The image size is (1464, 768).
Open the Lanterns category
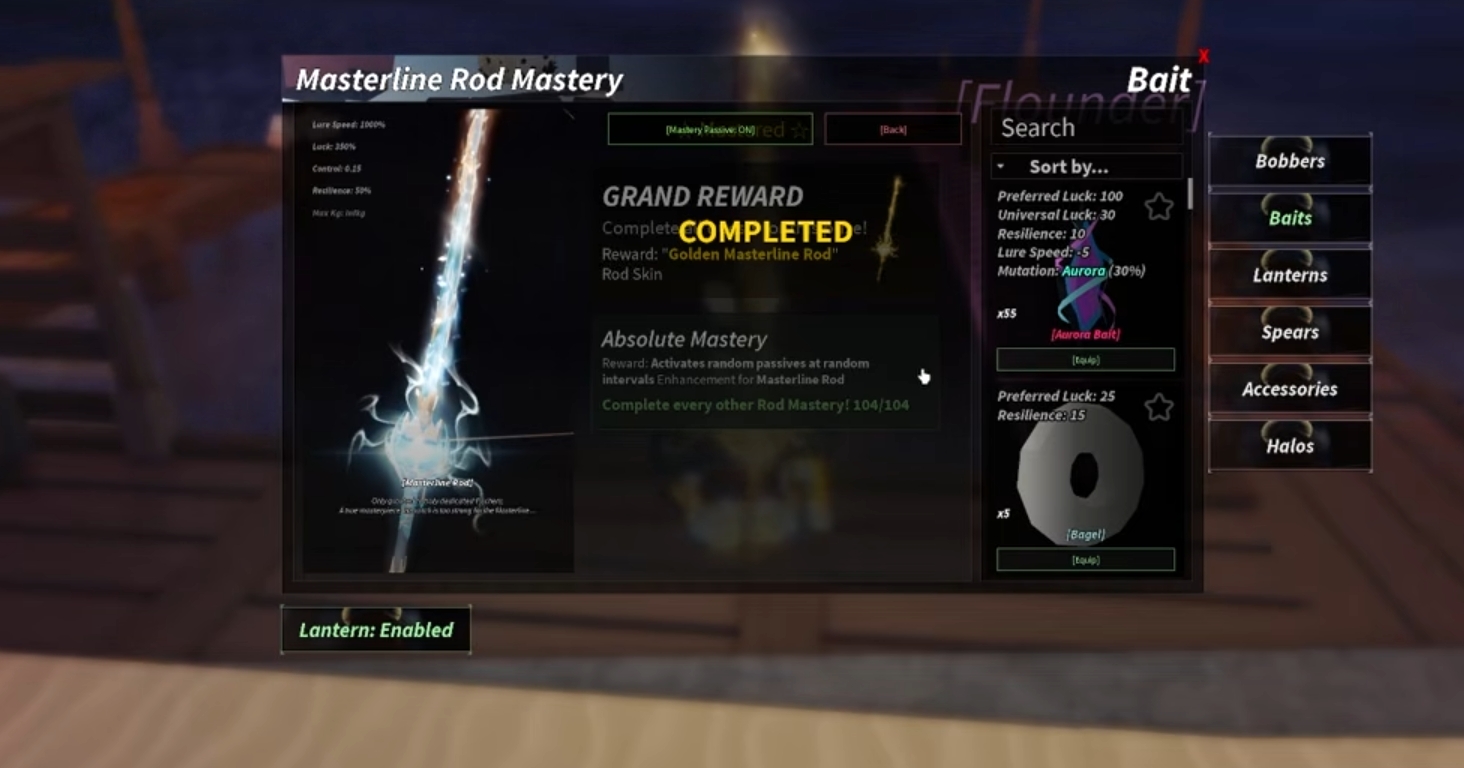tap(1289, 275)
